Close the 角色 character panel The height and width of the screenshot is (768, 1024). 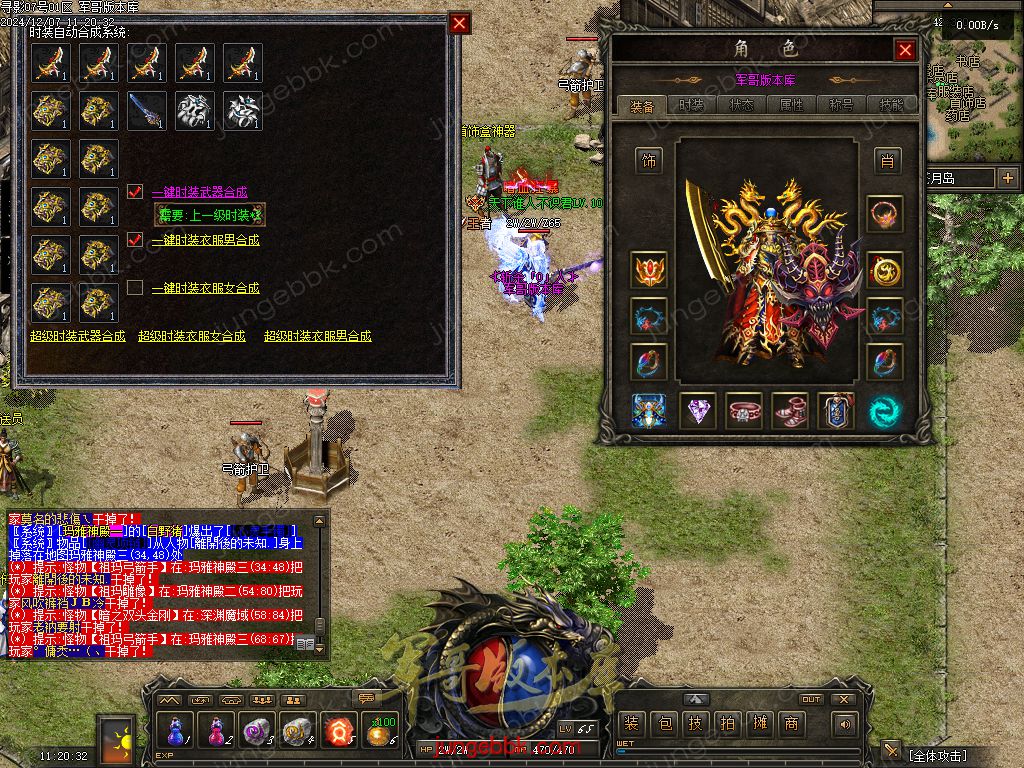click(x=905, y=50)
